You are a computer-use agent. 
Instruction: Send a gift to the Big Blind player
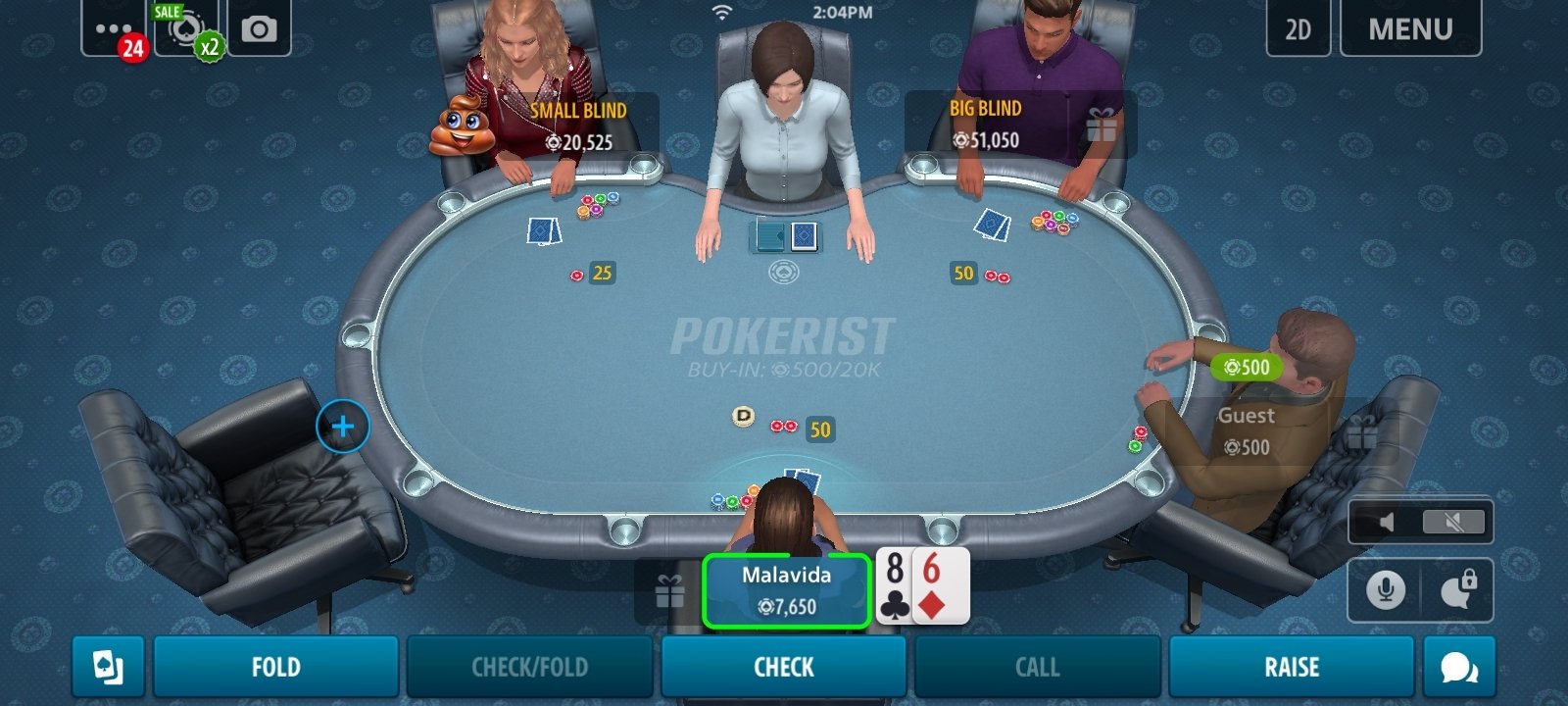pos(1102,126)
